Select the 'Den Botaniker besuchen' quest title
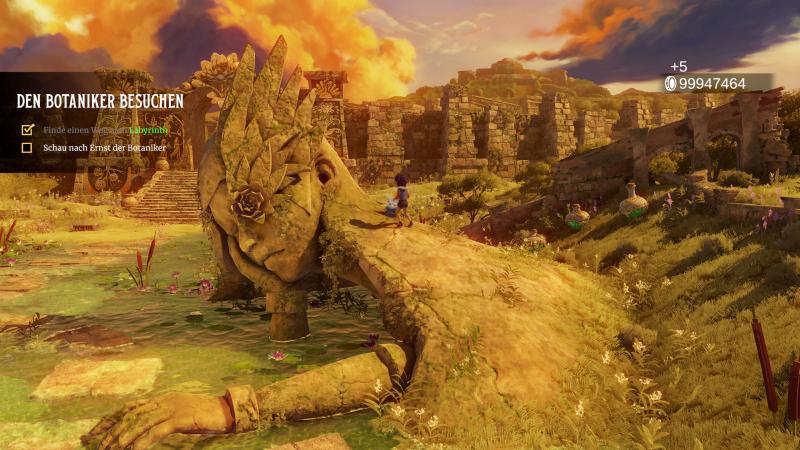Image resolution: width=800 pixels, height=450 pixels. click(100, 101)
